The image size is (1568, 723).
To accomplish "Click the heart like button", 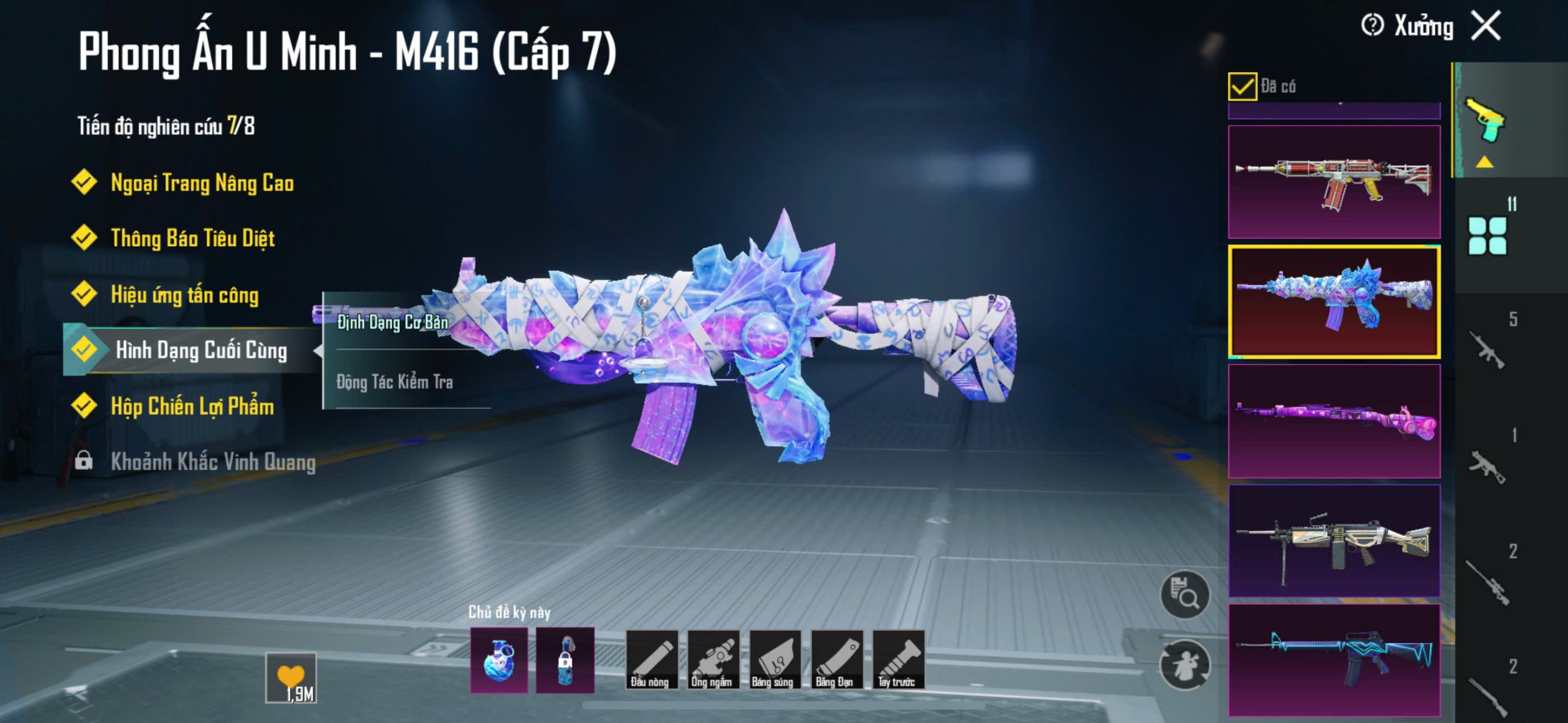I will tap(291, 677).
